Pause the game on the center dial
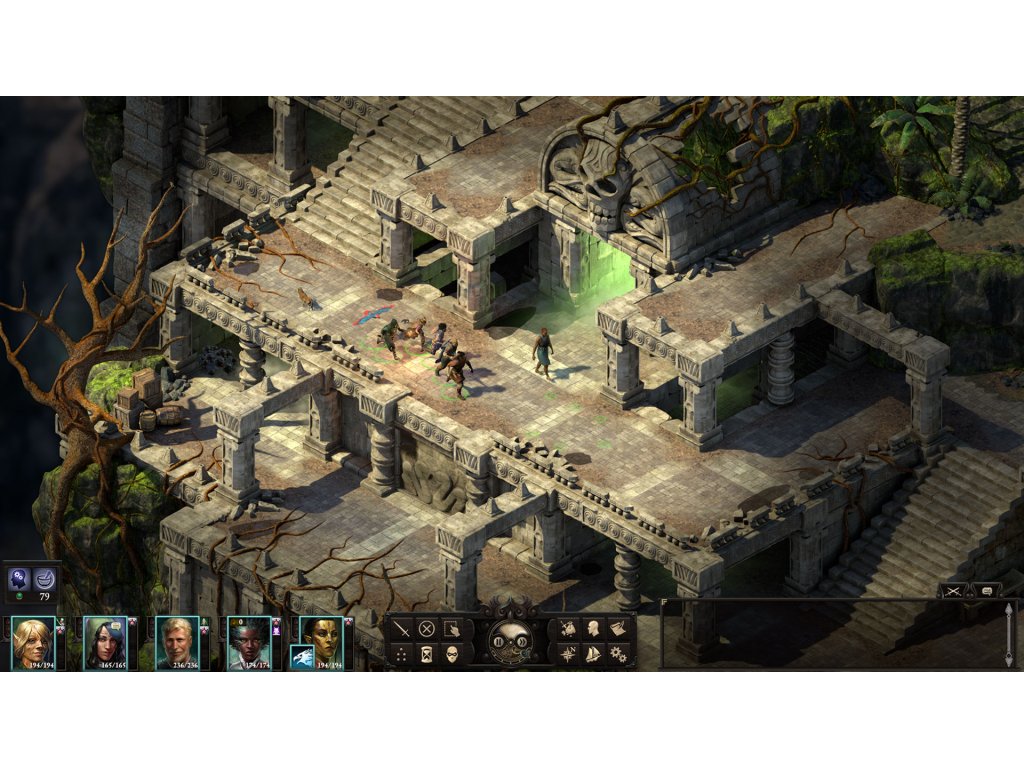 499,643
